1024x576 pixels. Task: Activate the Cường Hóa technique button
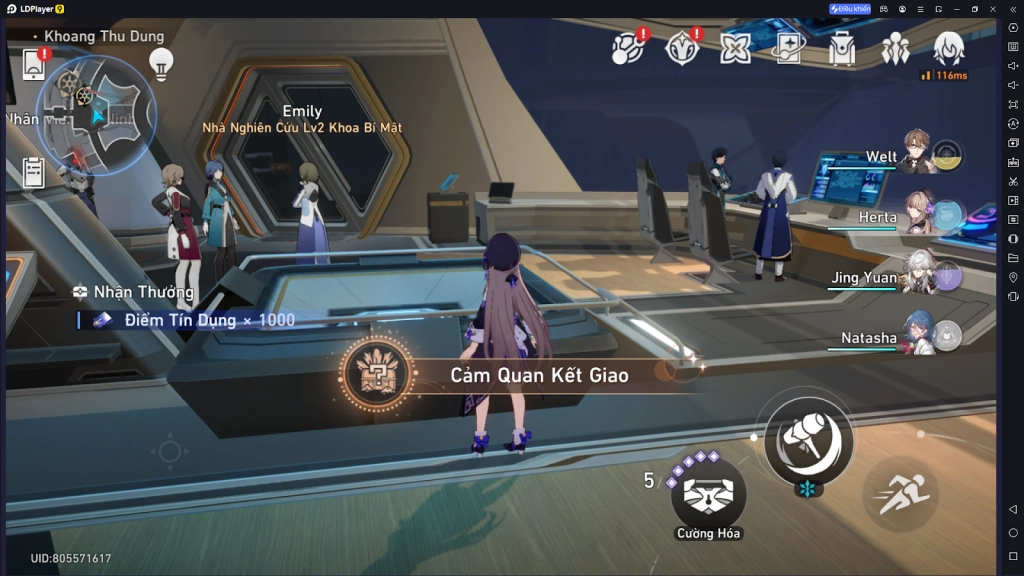coord(708,494)
